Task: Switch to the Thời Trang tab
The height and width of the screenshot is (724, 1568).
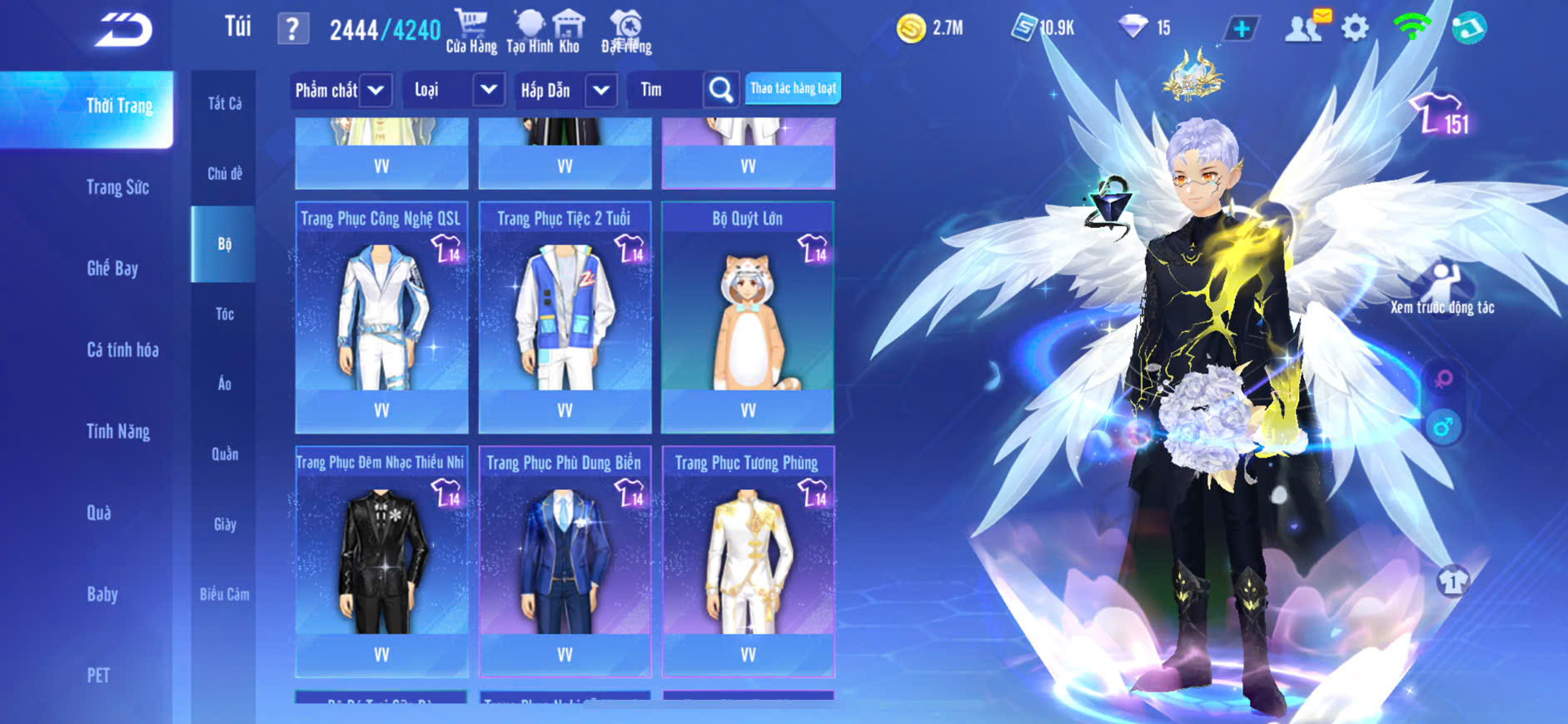Action: point(119,107)
